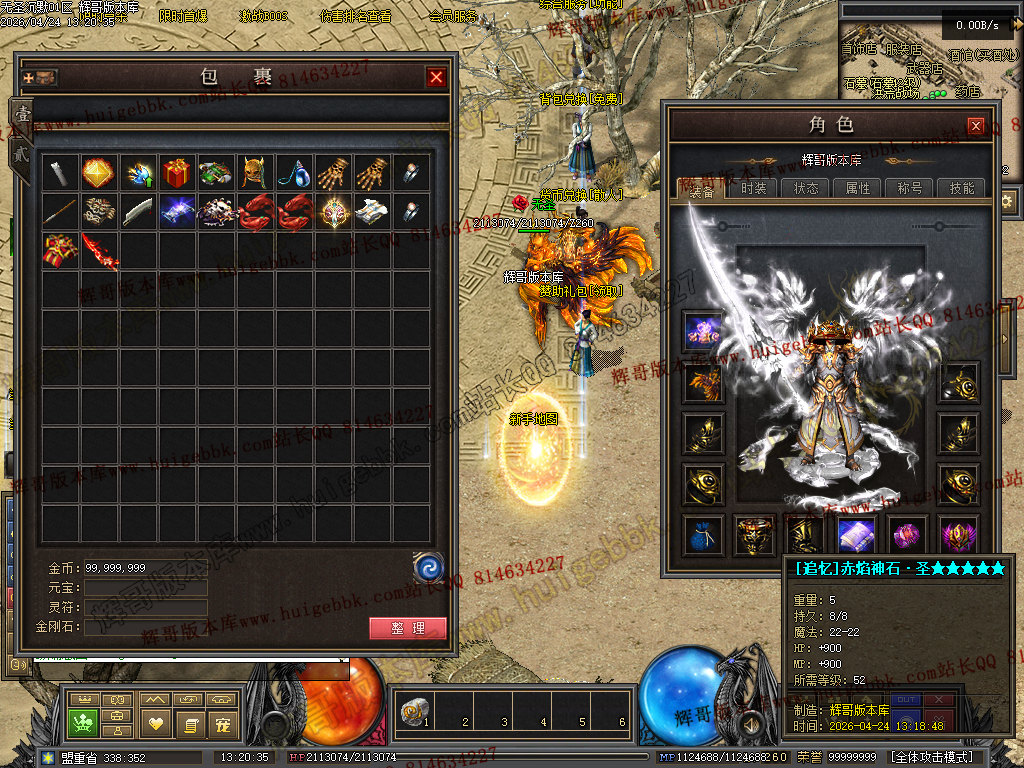Select the red gift box item
This screenshot has height=768, width=1024.
click(177, 173)
